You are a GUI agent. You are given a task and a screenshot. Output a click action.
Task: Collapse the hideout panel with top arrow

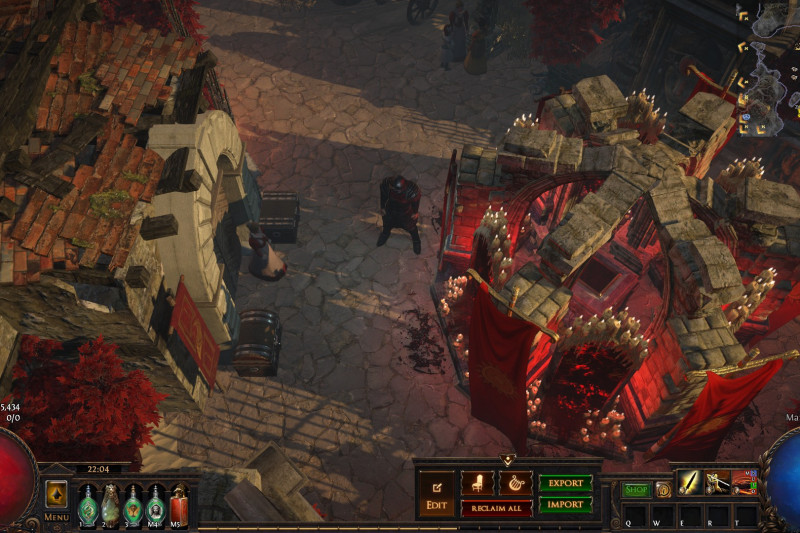coord(507,460)
